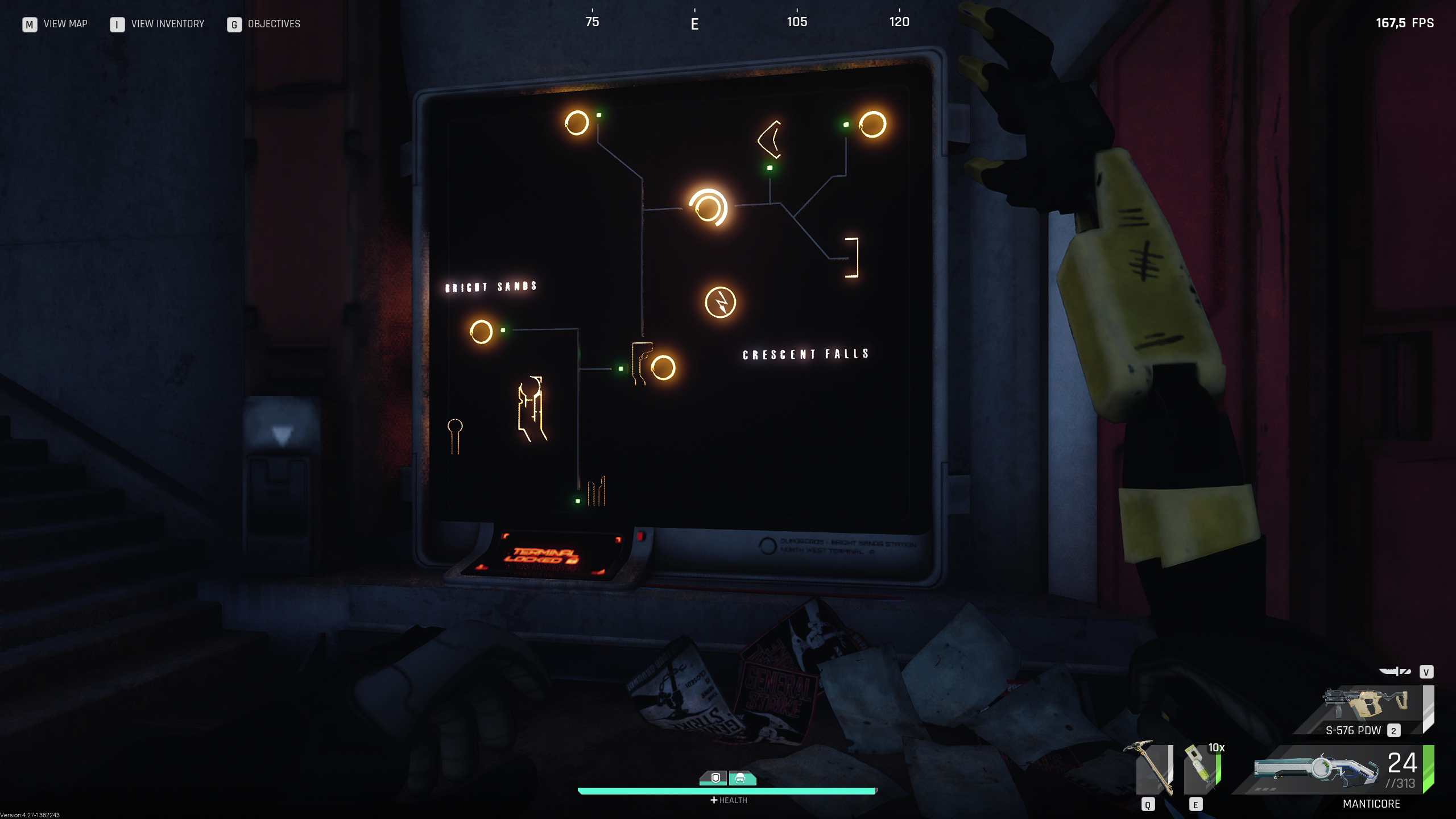The width and height of the screenshot is (1456, 819).
Task: Click the helmet status icon above health
Action: pyautogui.click(x=741, y=777)
